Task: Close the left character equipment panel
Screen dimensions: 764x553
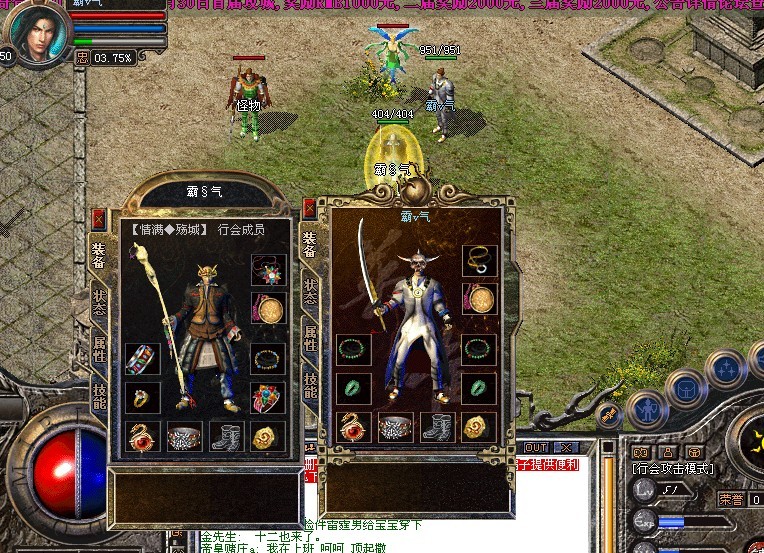Action: tap(98, 219)
